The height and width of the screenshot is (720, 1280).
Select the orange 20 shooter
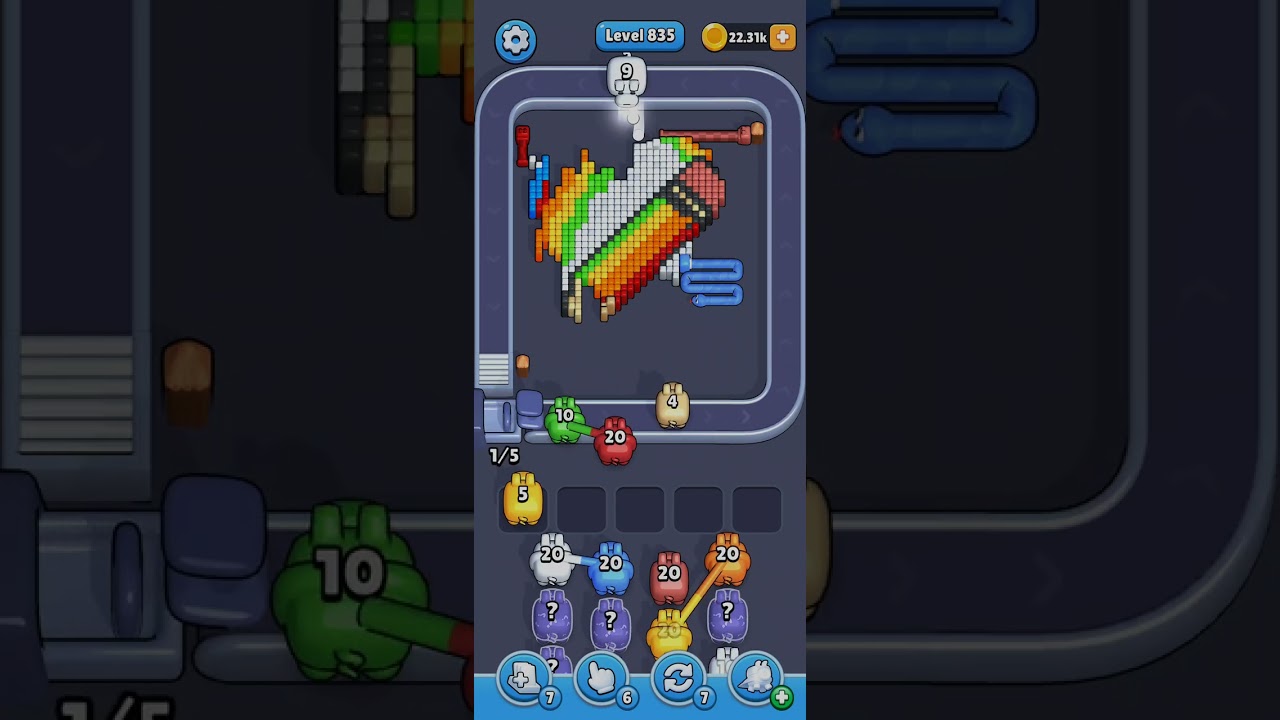pos(727,558)
